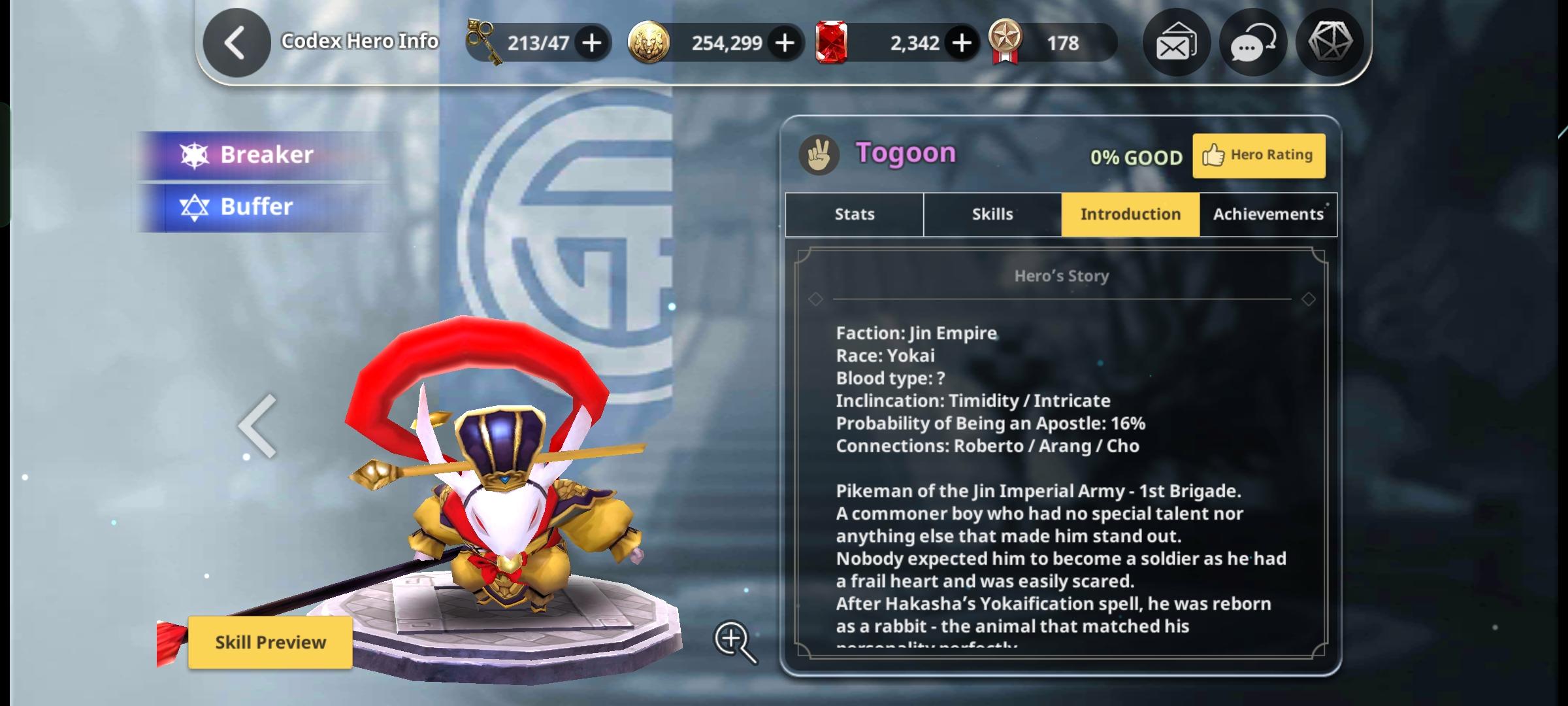Click the Skills tab button
This screenshot has width=1568, height=706.
tap(992, 214)
